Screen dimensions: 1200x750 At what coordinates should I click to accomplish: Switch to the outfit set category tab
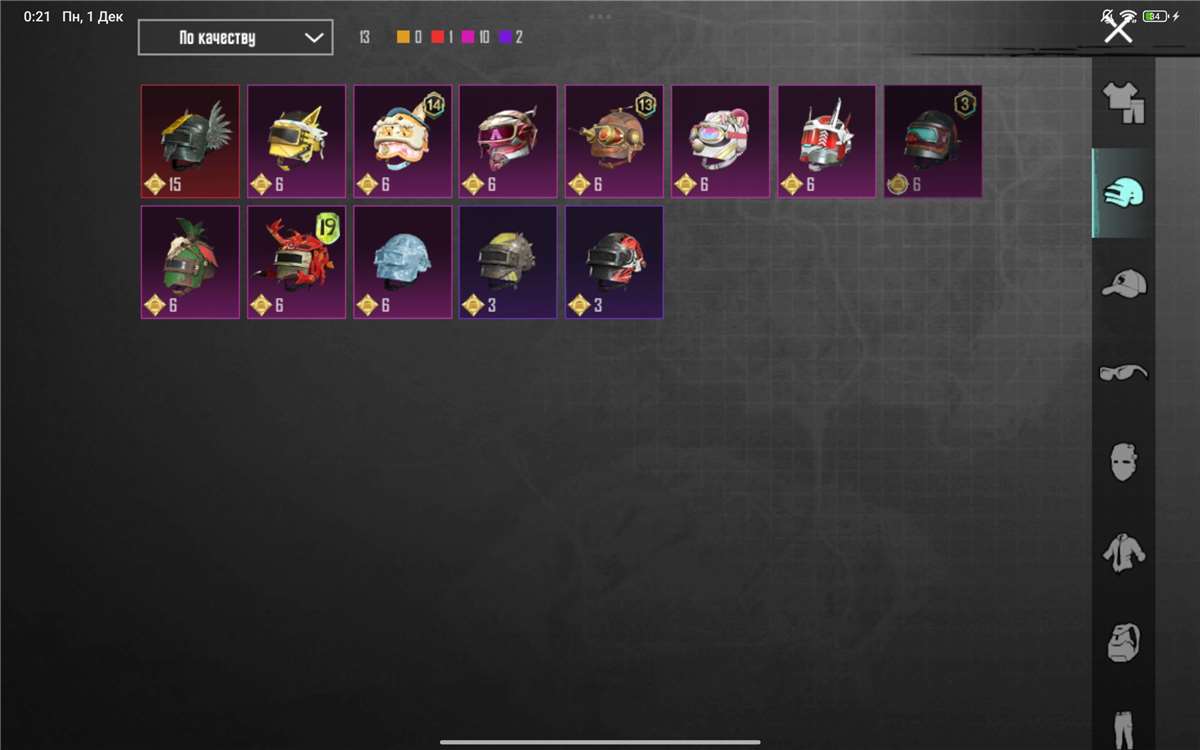[x=1123, y=102]
